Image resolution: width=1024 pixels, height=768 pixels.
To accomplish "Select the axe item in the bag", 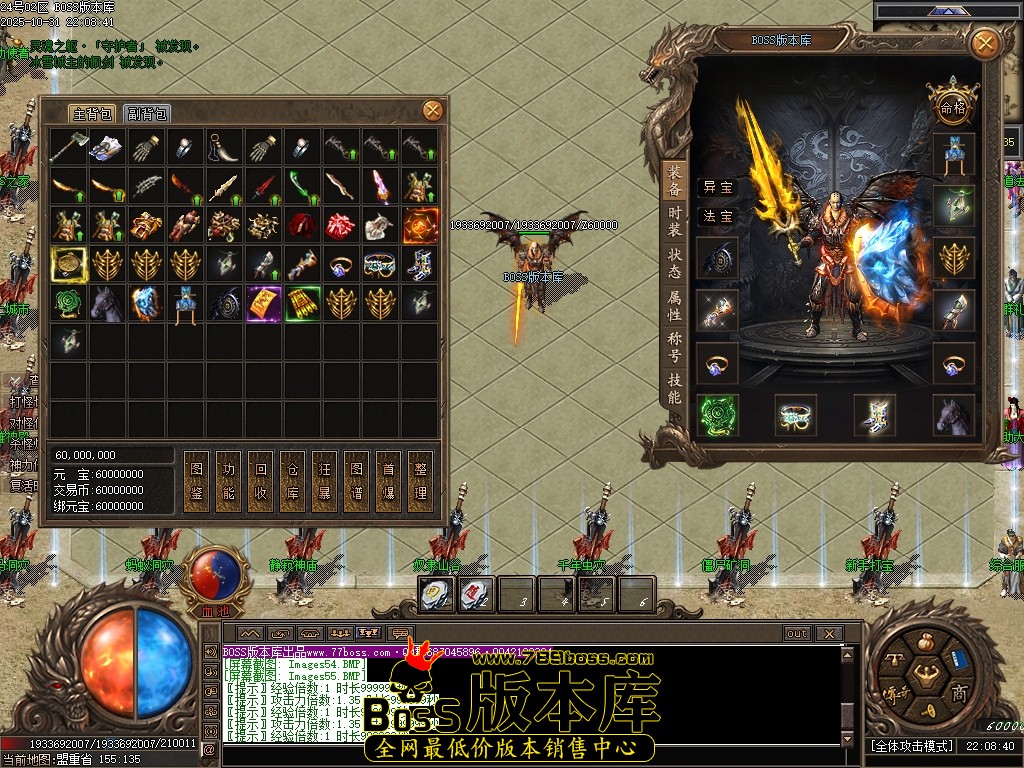I will 67,147.
